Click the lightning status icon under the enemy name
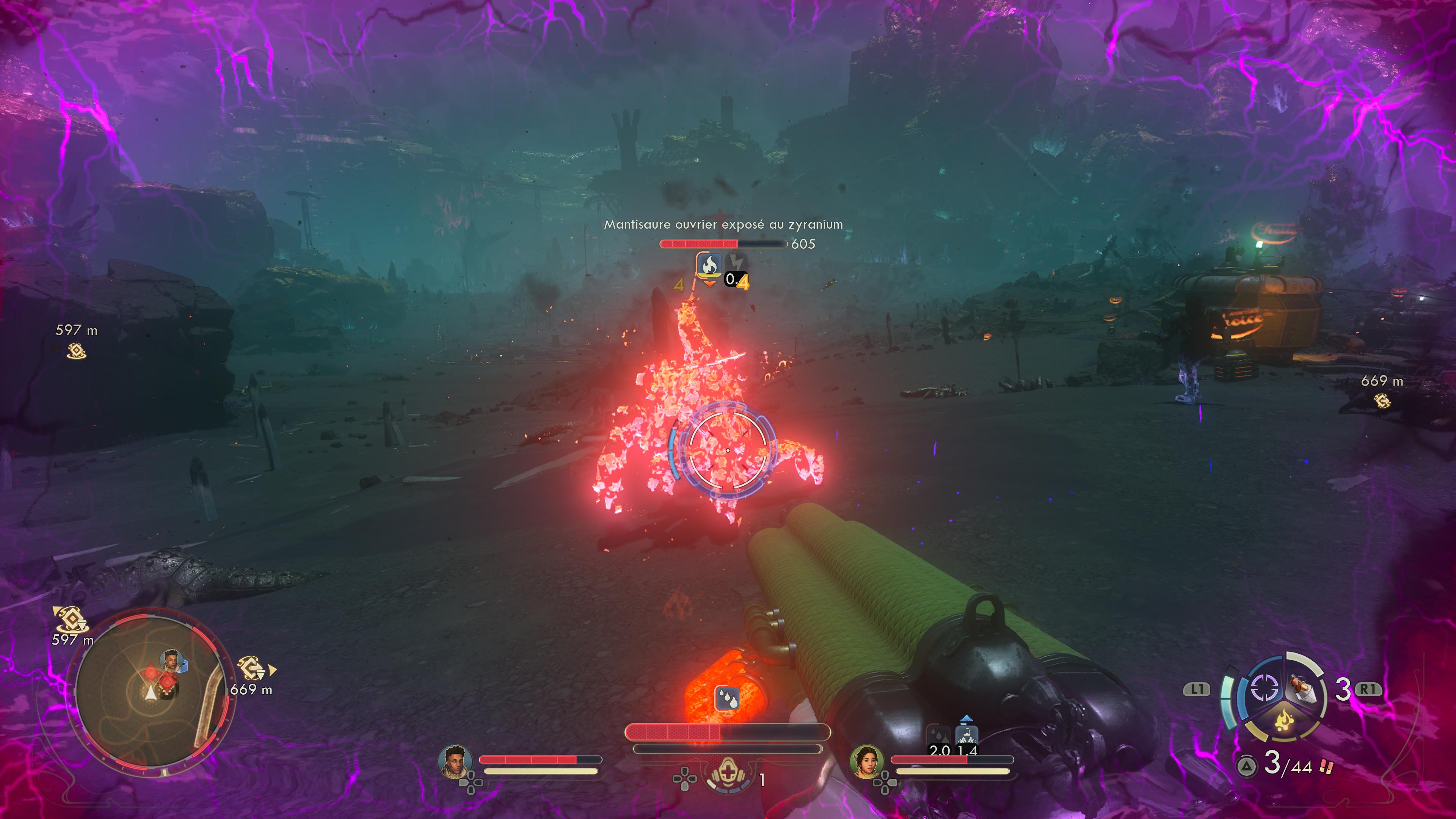 pyautogui.click(x=736, y=263)
